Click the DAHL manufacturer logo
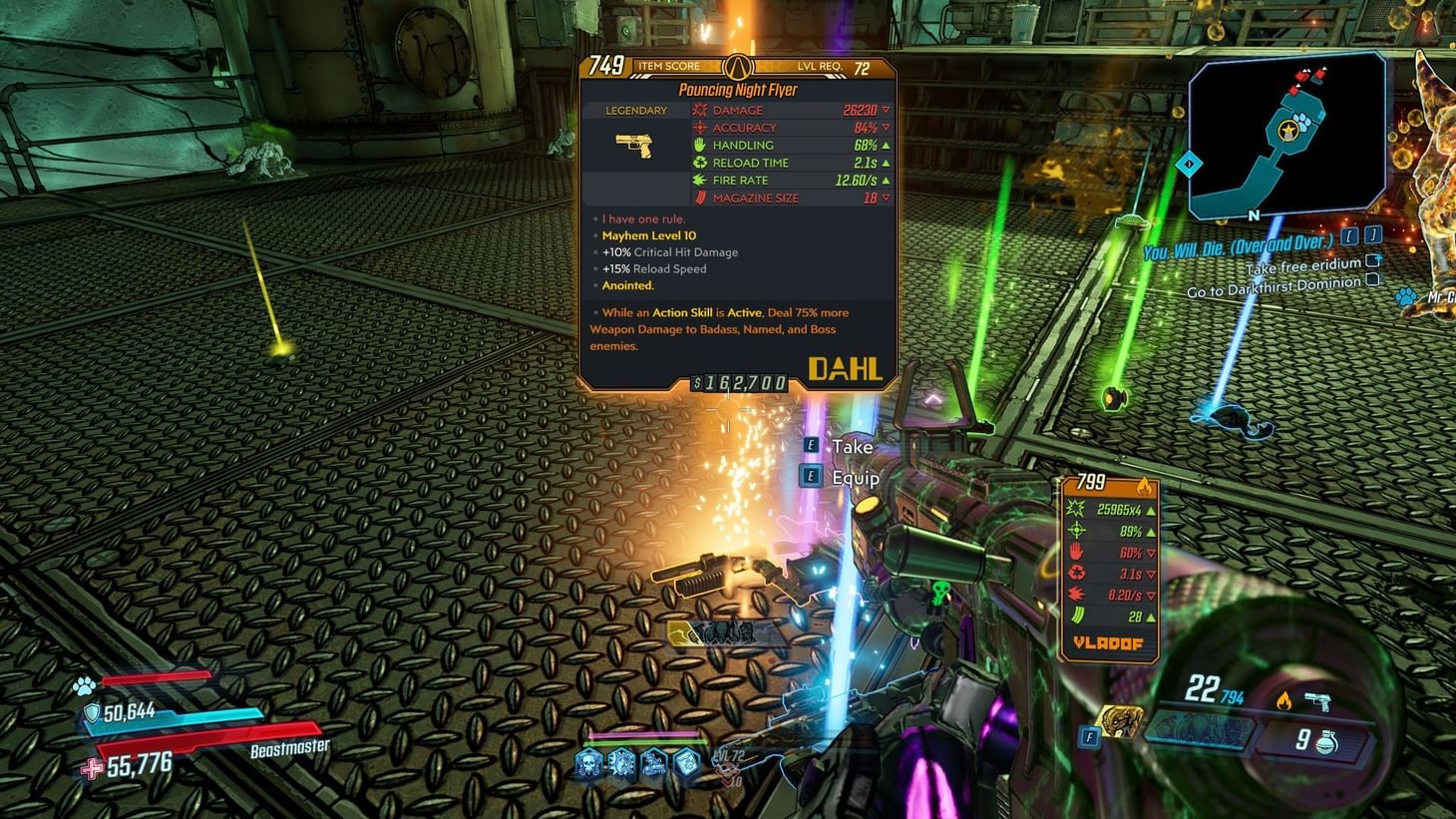 pyautogui.click(x=845, y=368)
